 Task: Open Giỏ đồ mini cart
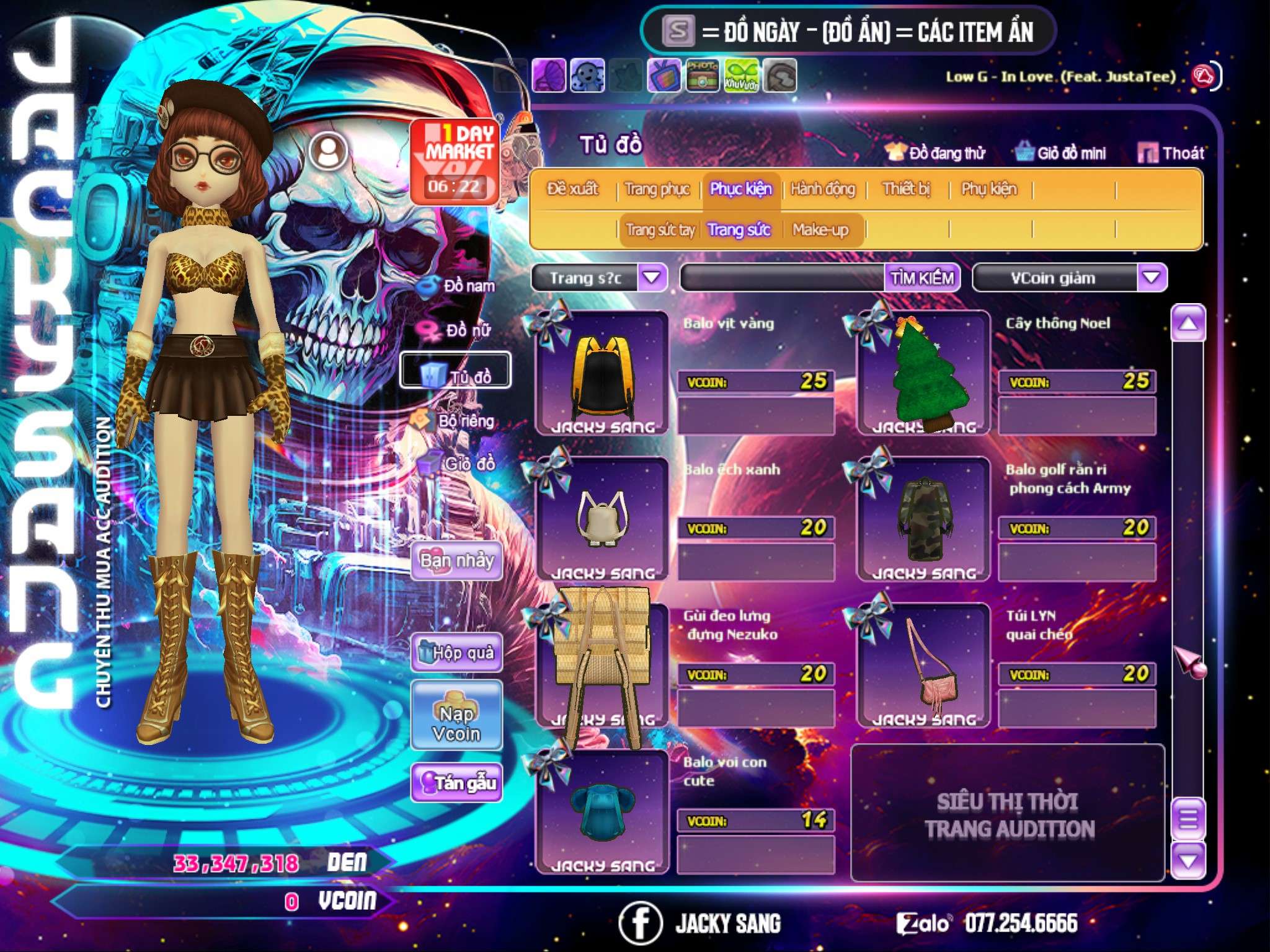pos(1061,152)
